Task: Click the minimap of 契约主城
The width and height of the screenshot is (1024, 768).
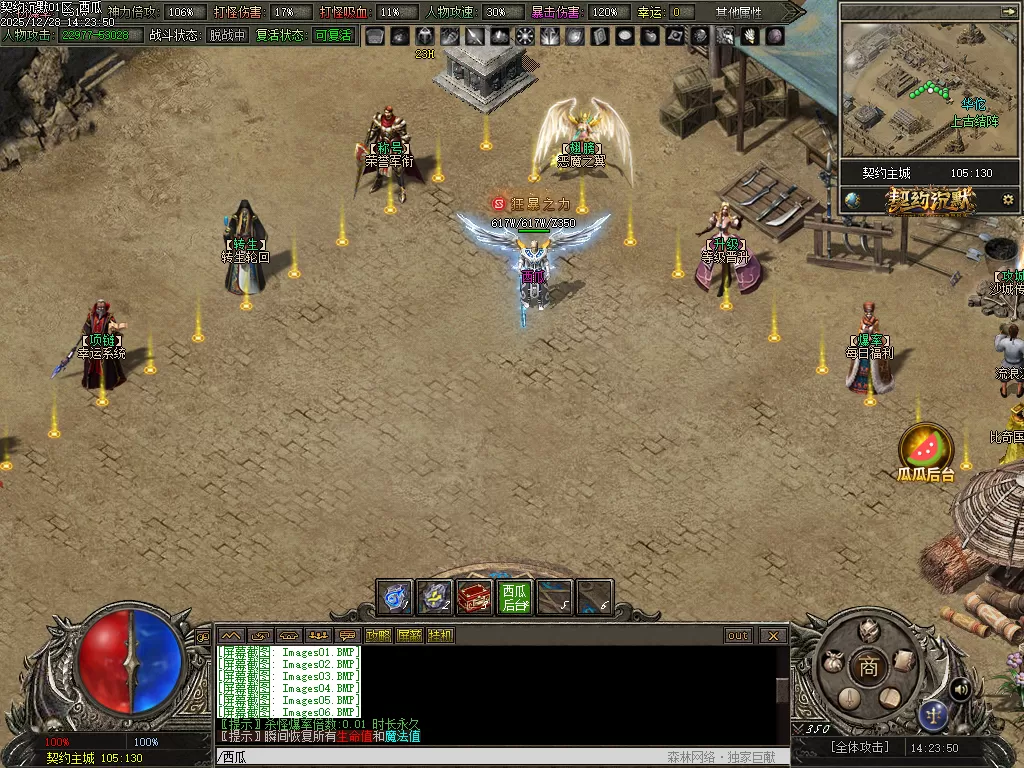Action: 929,90
